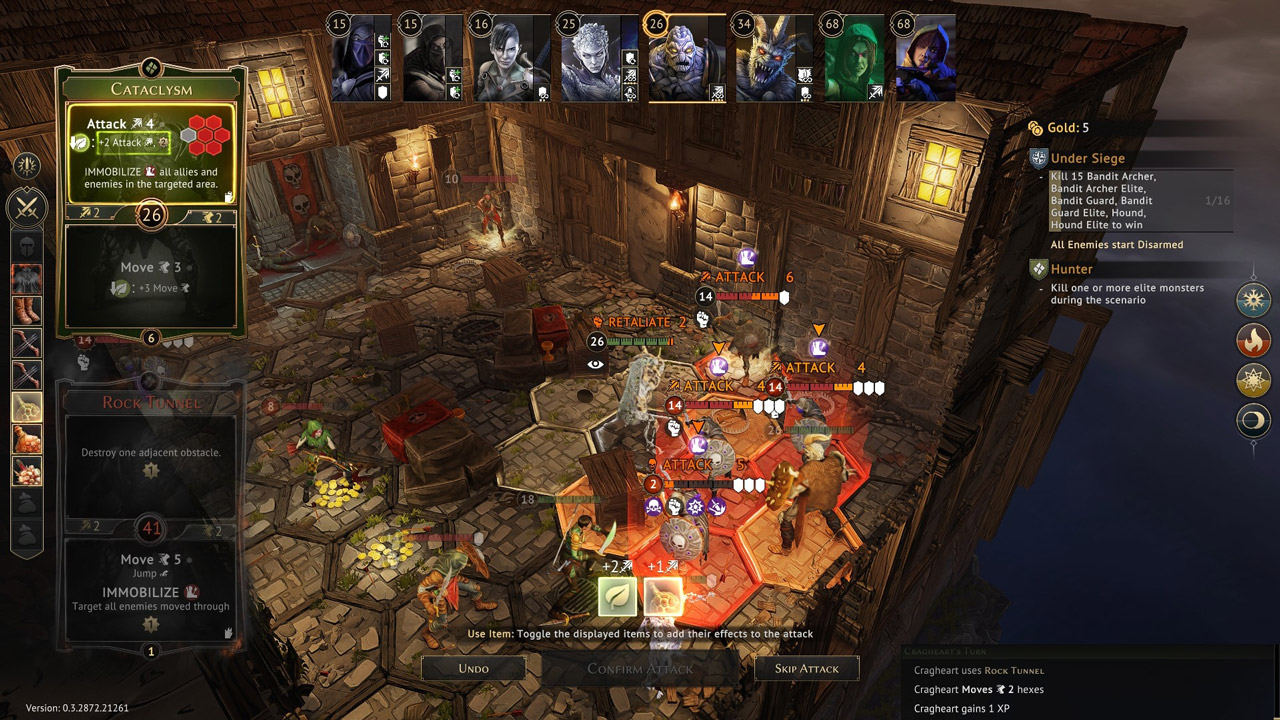Open the Under Siege objective entry
Viewport: 1280px width, 720px height.
click(x=1087, y=158)
